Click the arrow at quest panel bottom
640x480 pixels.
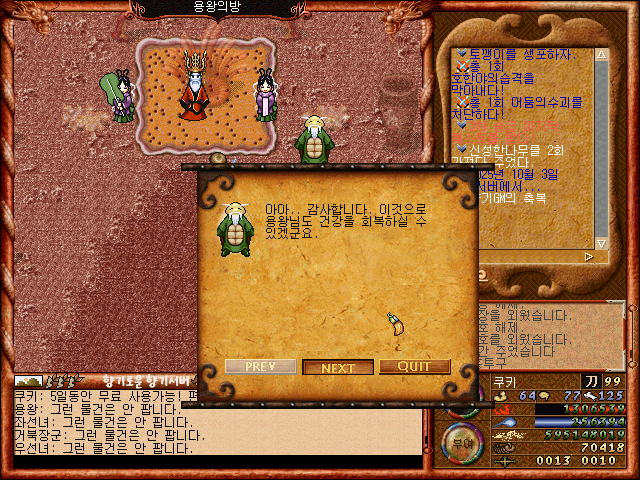click(x=588, y=257)
